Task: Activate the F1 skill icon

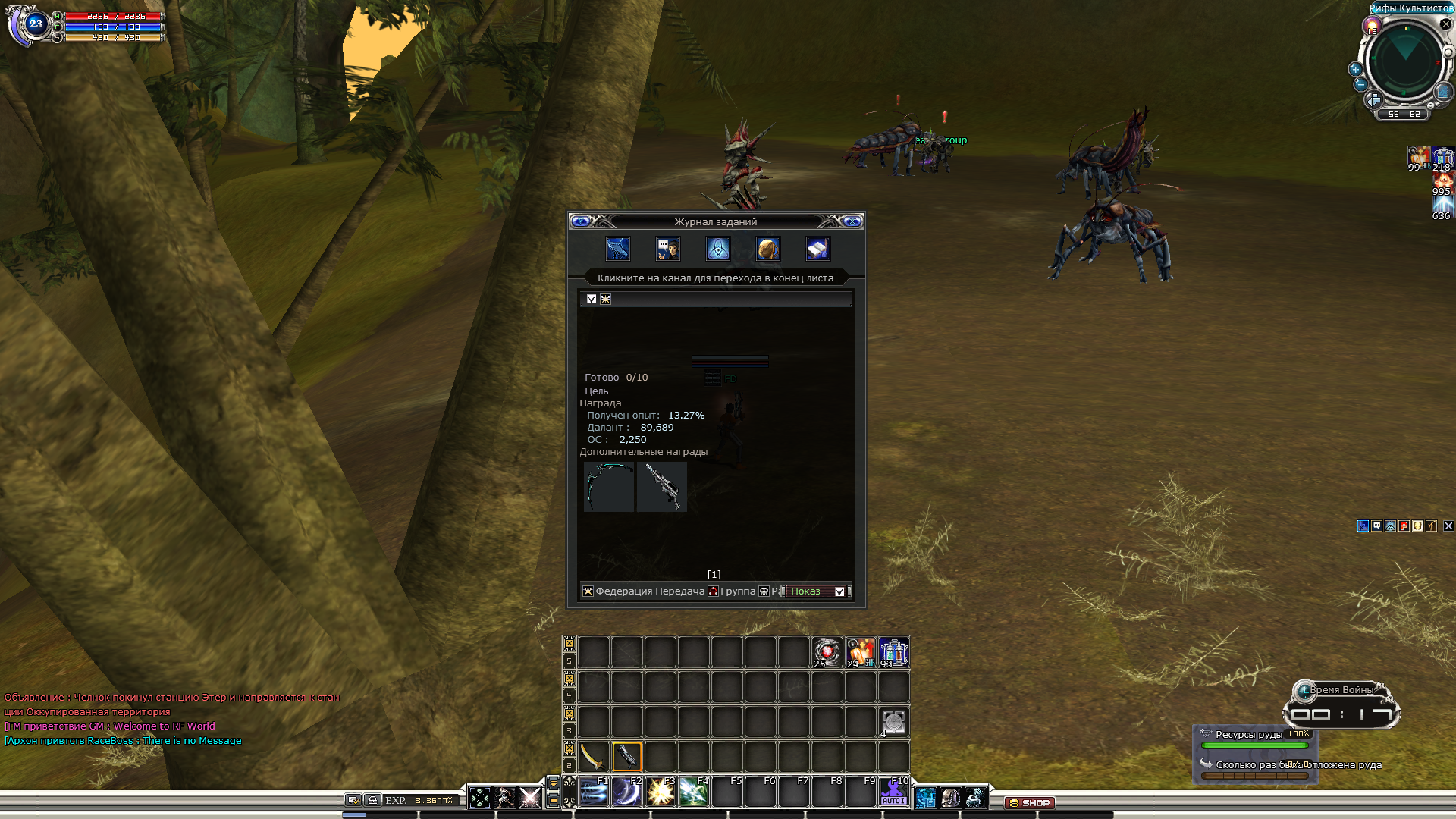Action: 594,792
